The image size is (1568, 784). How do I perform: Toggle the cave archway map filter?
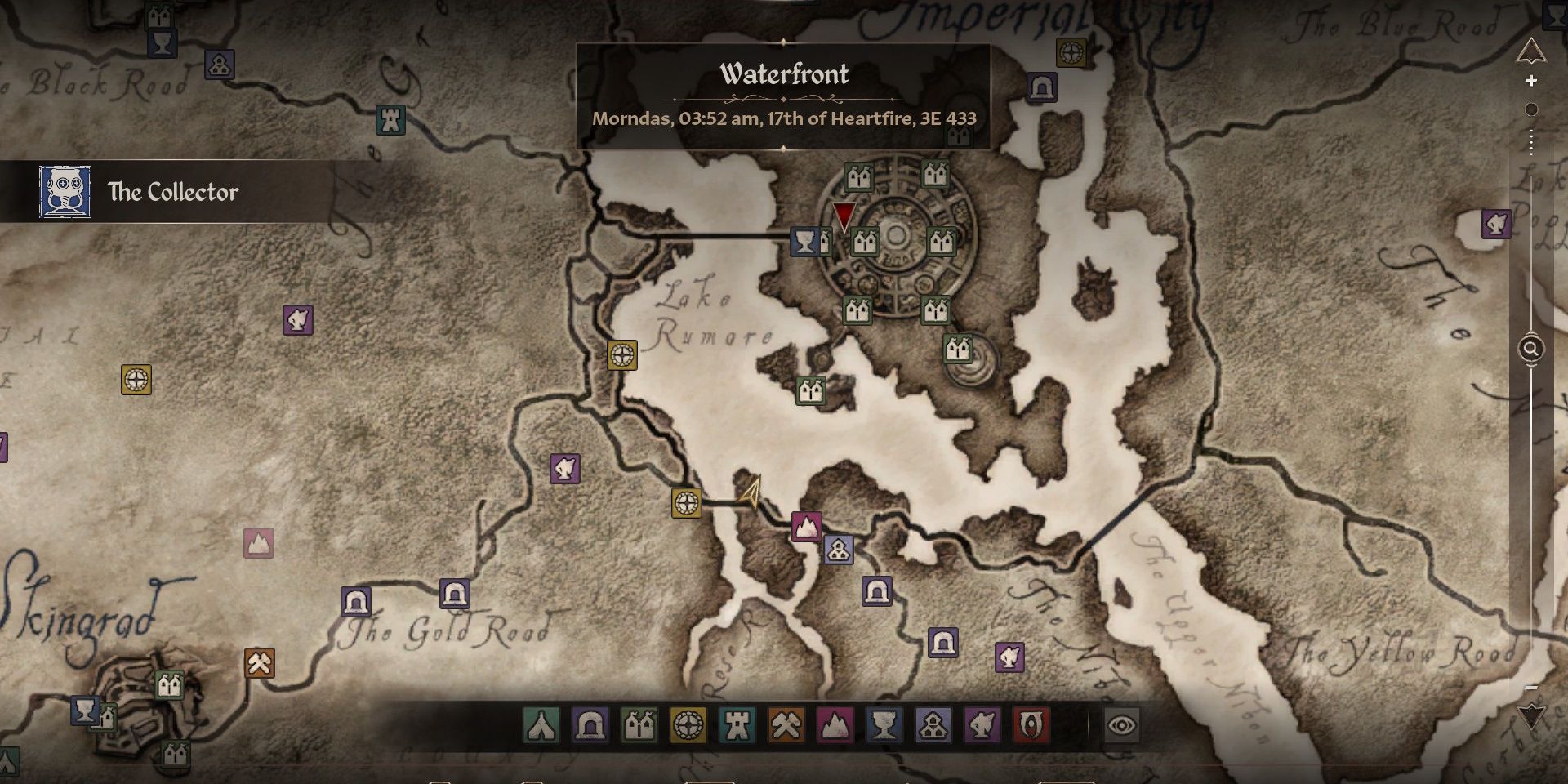[590, 725]
